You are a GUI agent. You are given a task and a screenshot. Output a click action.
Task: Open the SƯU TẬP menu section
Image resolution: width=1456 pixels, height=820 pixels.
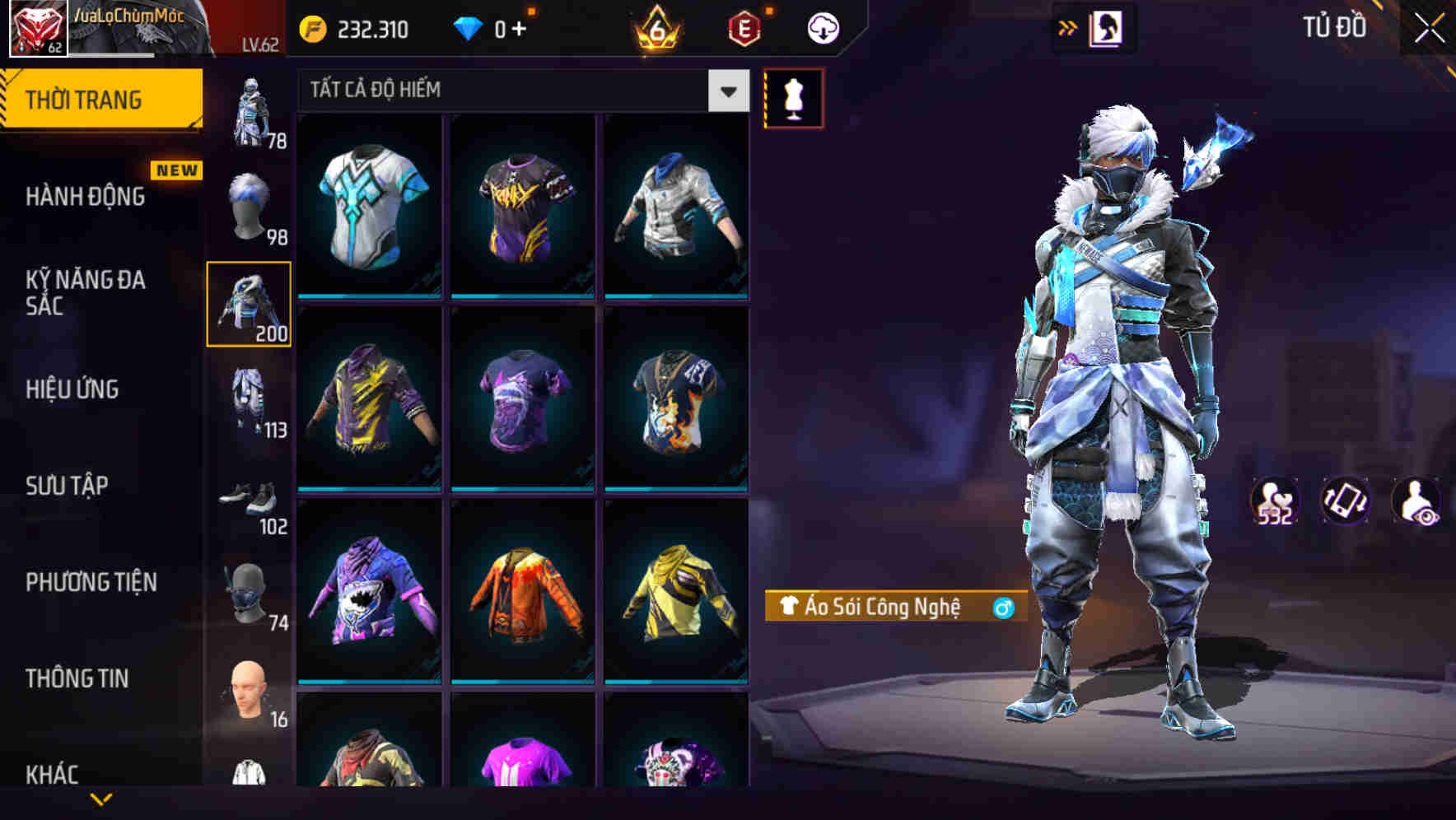click(66, 486)
